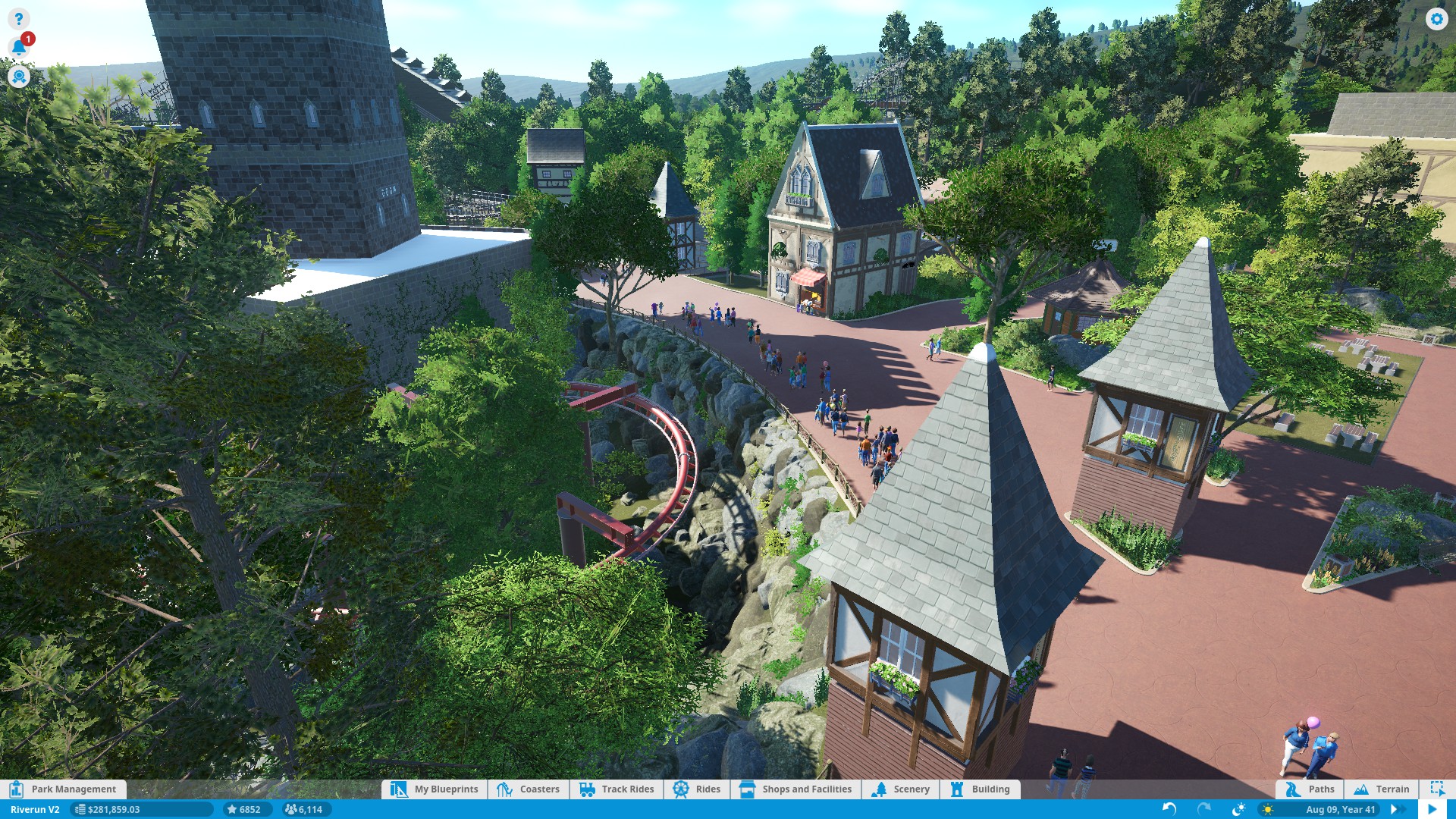Viewport: 1456px width, 819px height.
Task: Open the park finances money display
Action: click(112, 809)
